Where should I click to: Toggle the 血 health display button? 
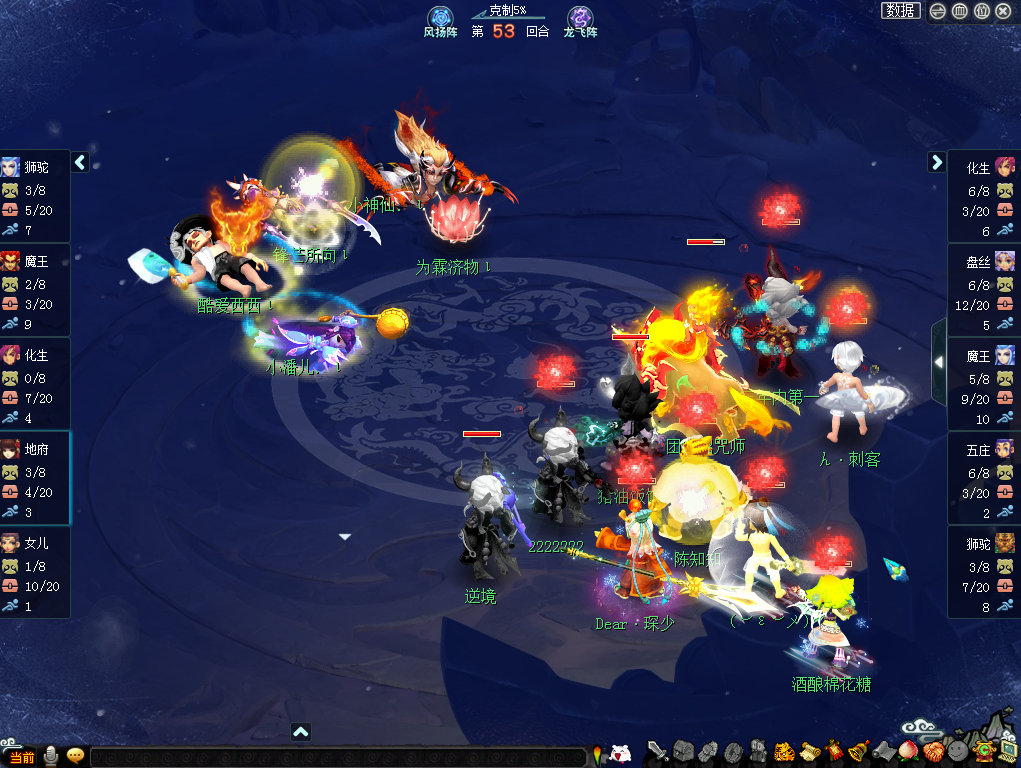(x=960, y=11)
